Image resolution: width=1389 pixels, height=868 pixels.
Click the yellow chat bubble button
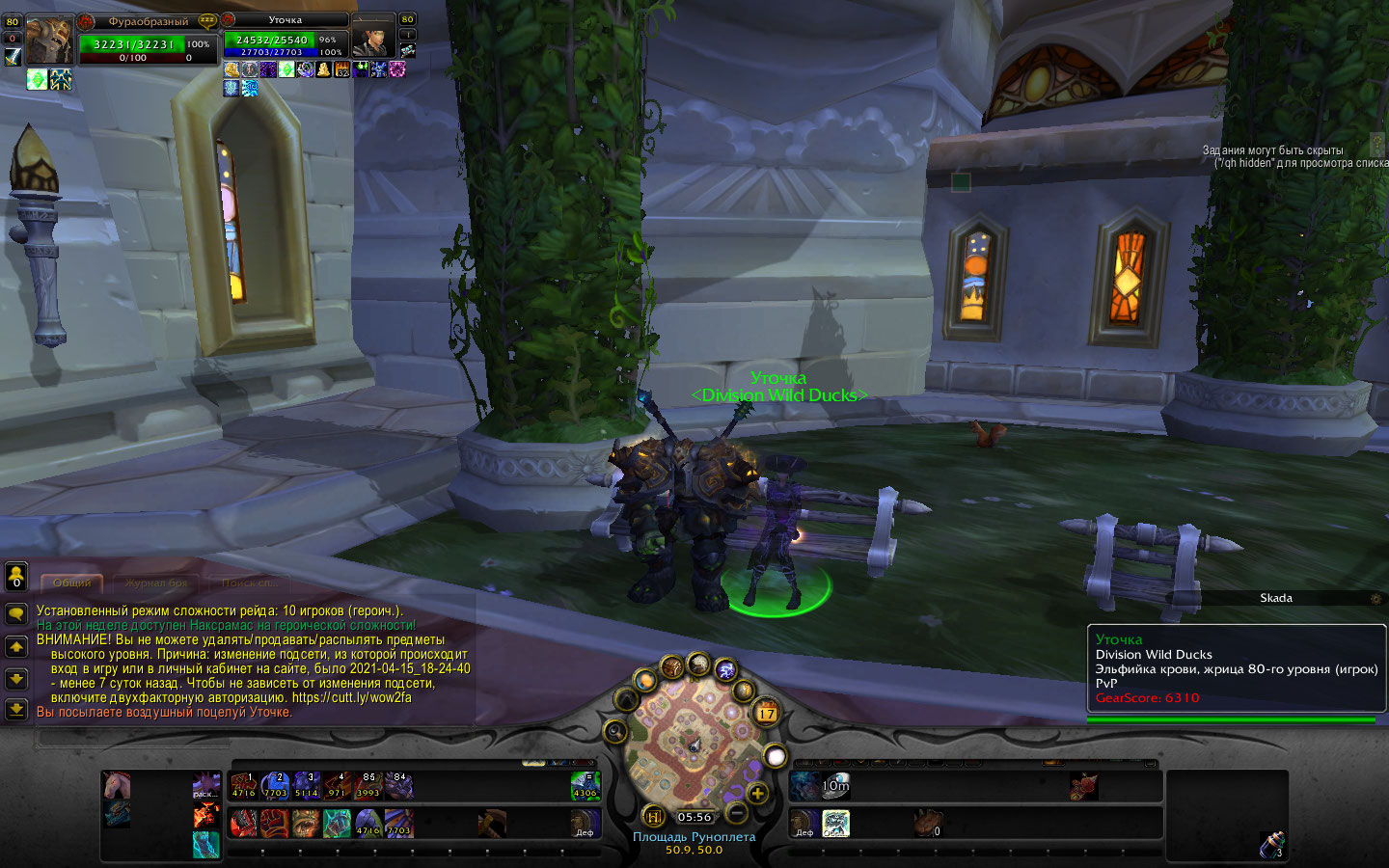click(16, 614)
